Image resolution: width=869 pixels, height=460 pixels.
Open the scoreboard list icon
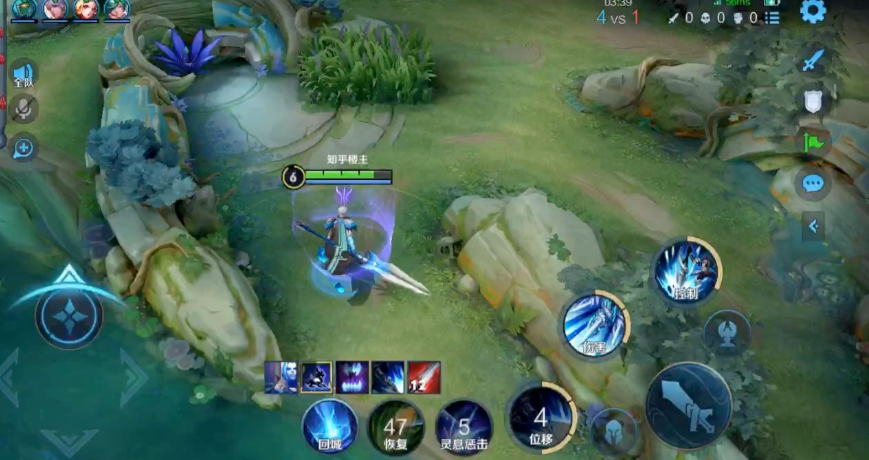click(773, 17)
